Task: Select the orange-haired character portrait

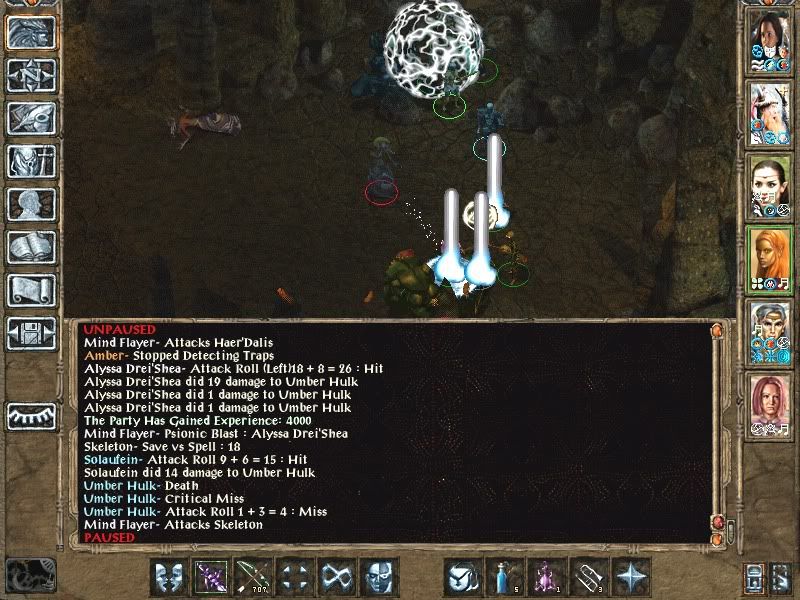Action: pyautogui.click(x=769, y=258)
